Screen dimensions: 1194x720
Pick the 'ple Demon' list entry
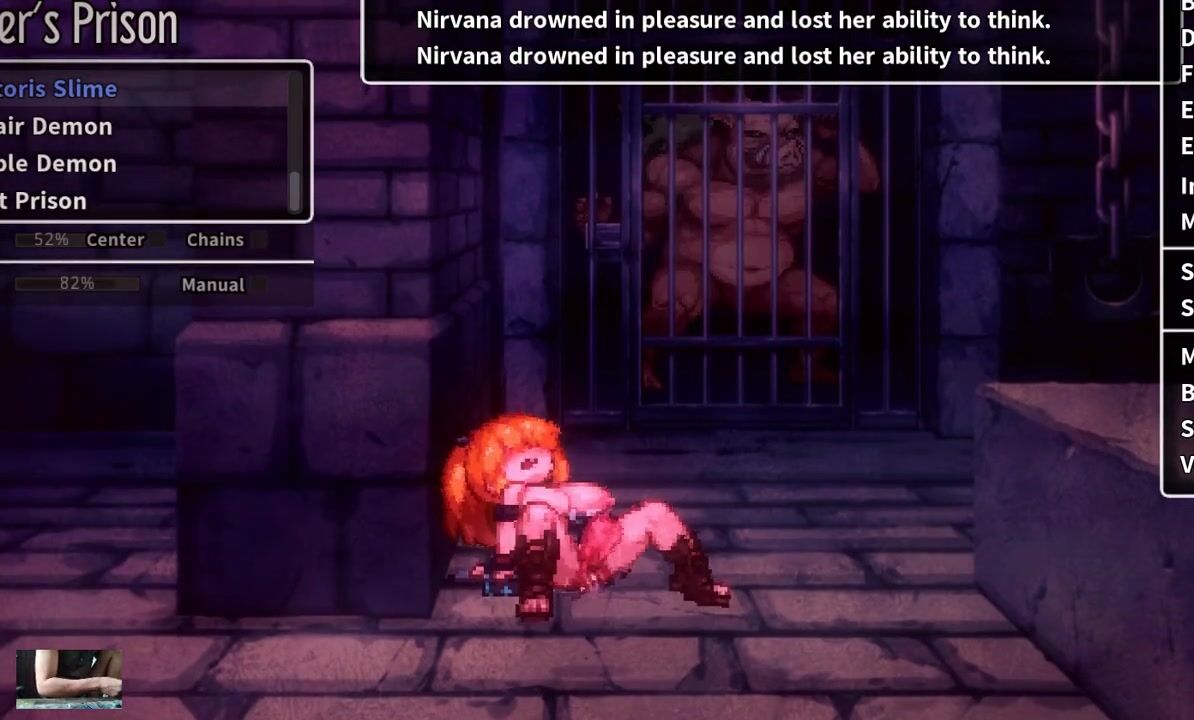(59, 163)
